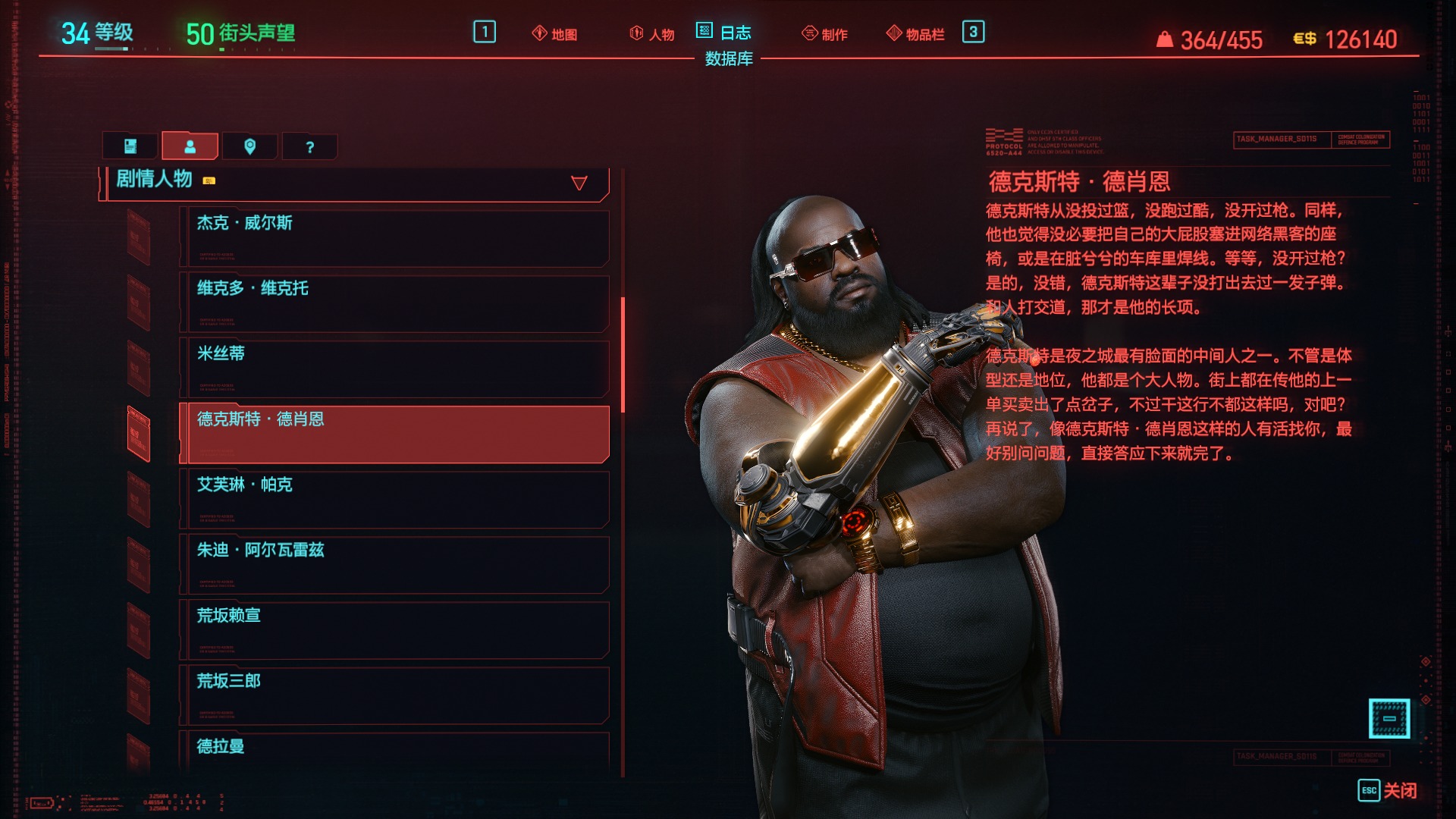The image size is (1456, 819).
Task: Close the database with 关闭
Action: point(1388,790)
